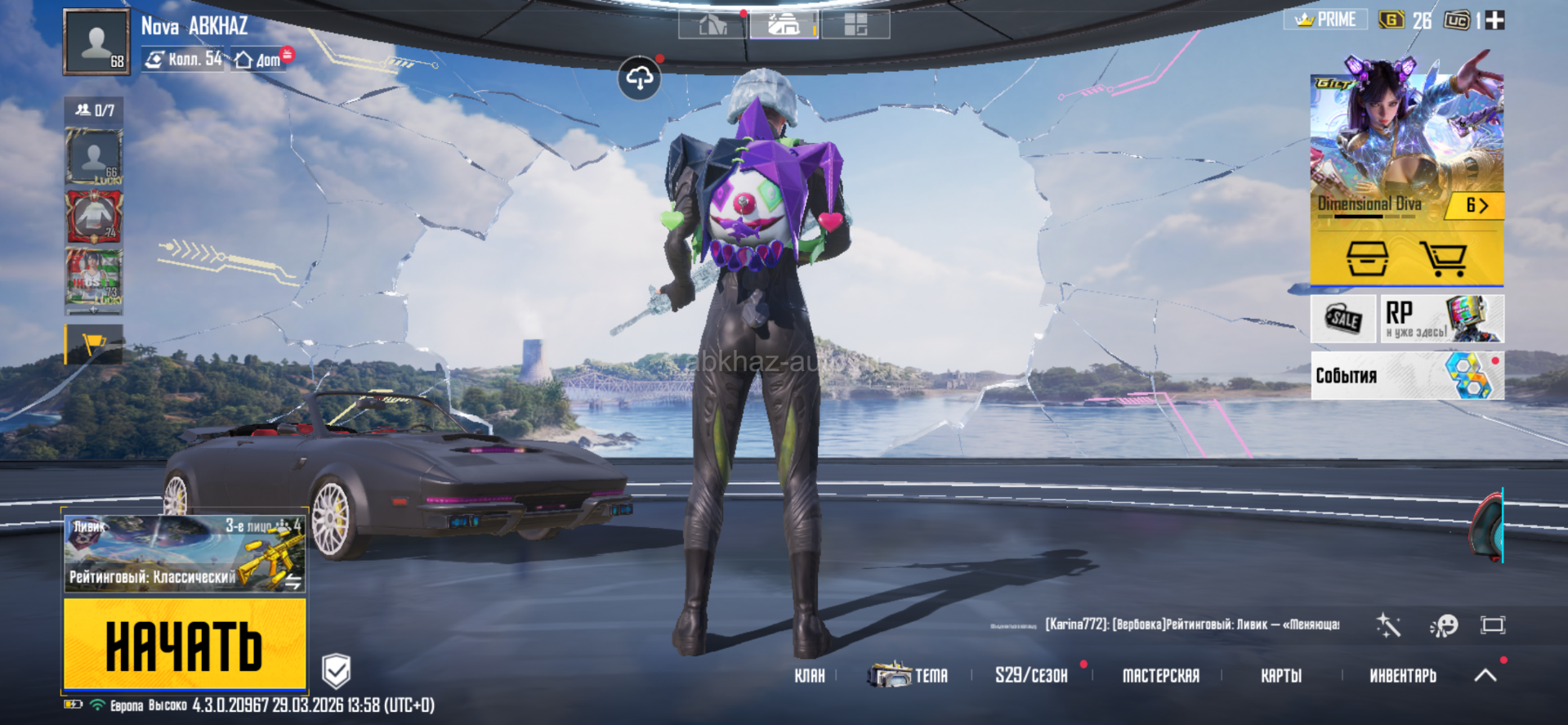Image resolution: width=1568 pixels, height=725 pixels.
Task: Open the События events panel
Action: coord(1406,375)
